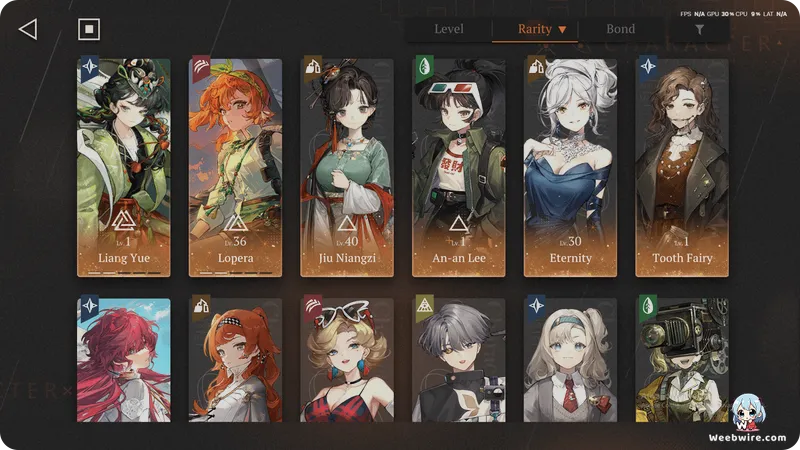
Task: Click the square home icon button
Action: pyautogui.click(x=89, y=29)
